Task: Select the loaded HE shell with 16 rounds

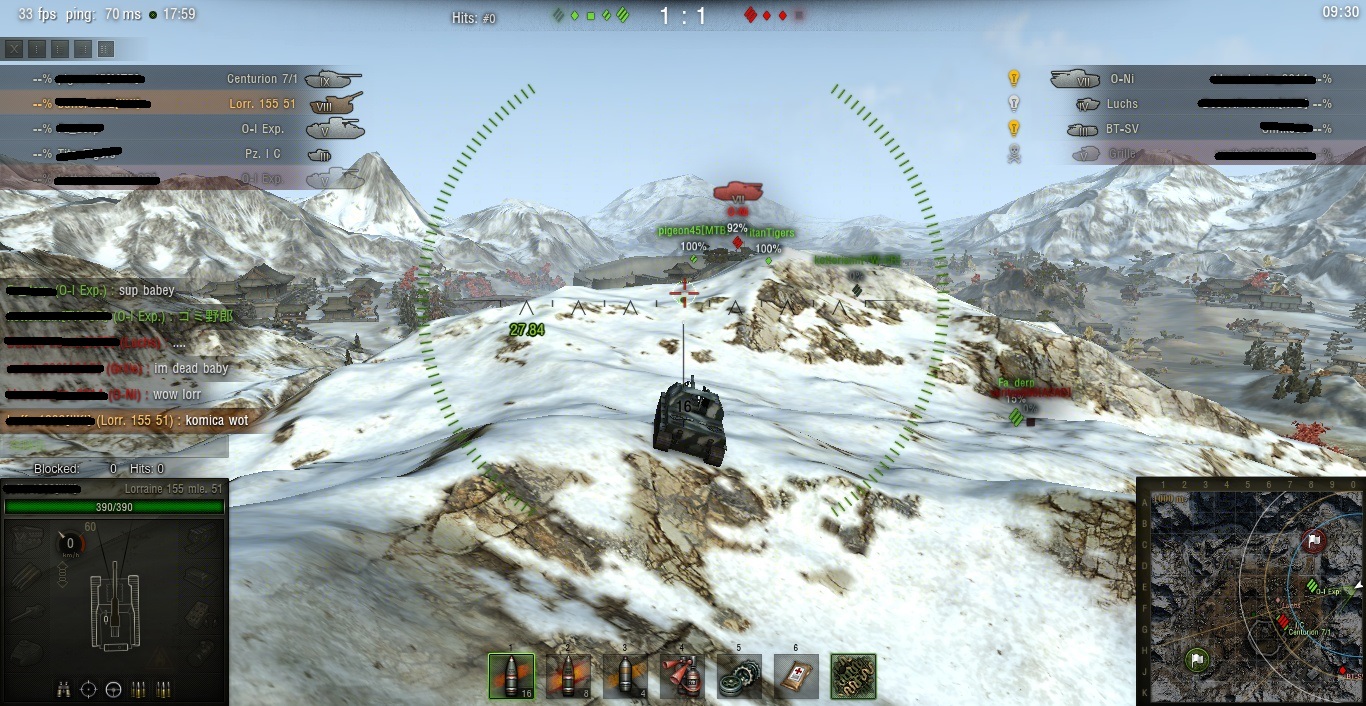Action: (x=511, y=676)
